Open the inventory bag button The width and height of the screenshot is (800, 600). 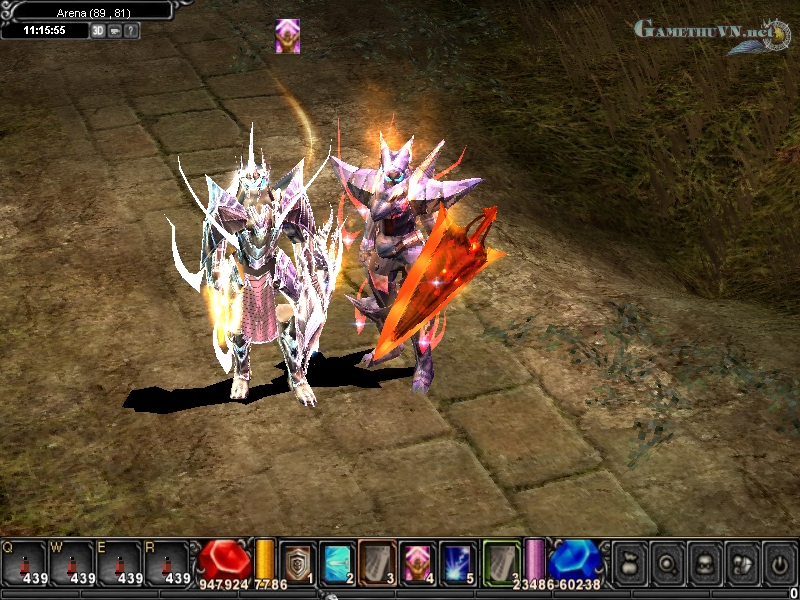coord(629,562)
